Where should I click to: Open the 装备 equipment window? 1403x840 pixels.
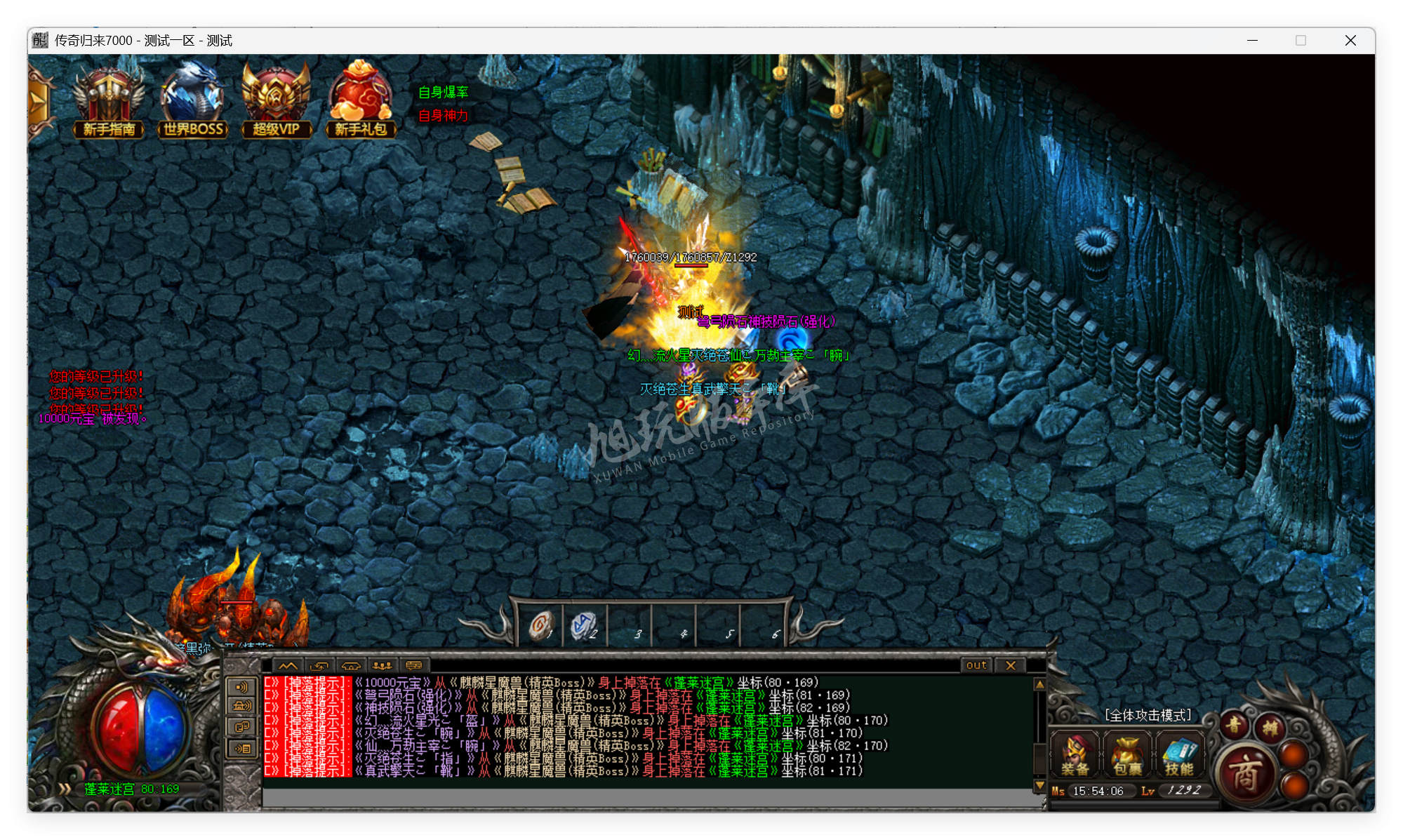[x=1075, y=756]
